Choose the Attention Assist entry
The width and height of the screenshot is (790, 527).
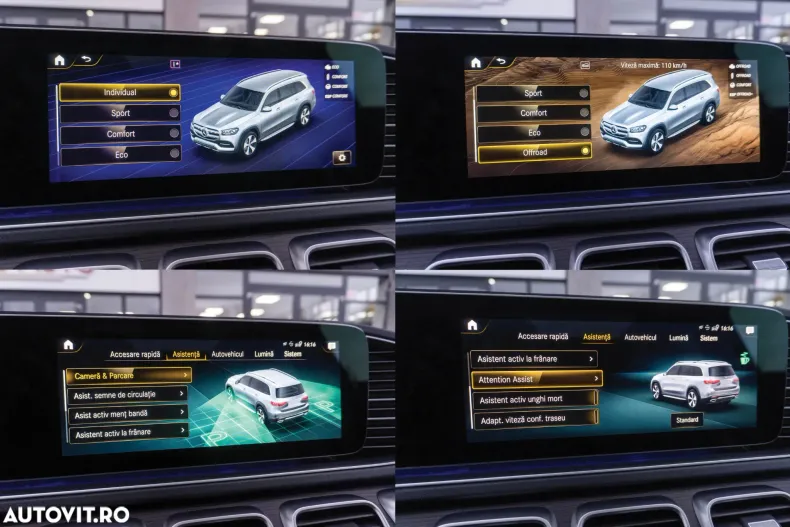pos(536,379)
